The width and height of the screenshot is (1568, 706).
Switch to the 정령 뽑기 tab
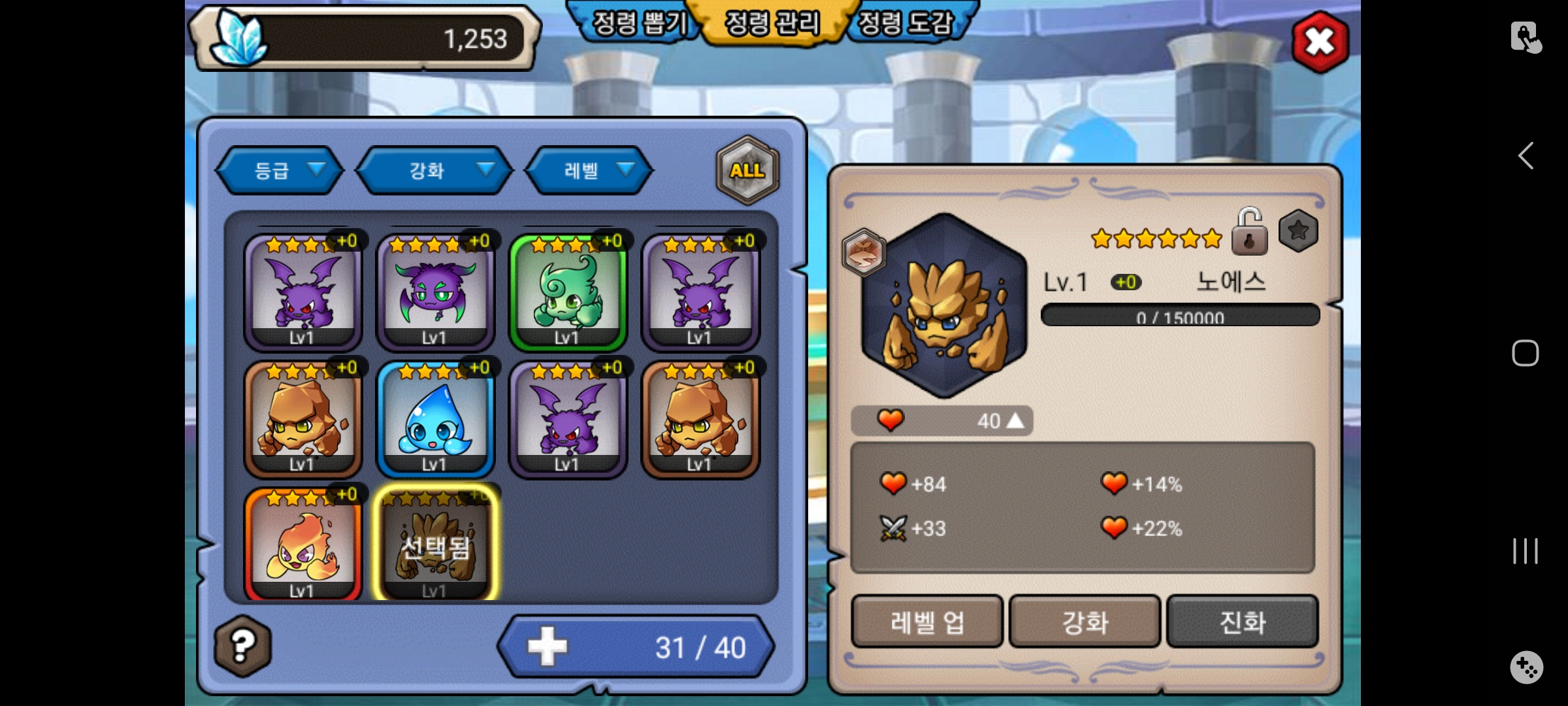click(638, 24)
